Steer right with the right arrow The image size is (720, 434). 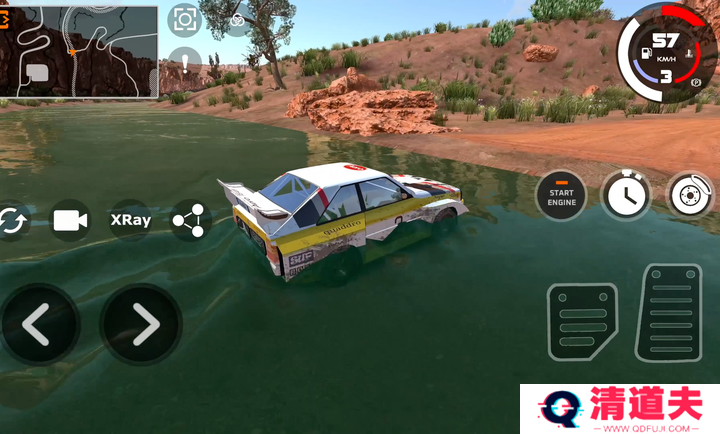[142, 323]
